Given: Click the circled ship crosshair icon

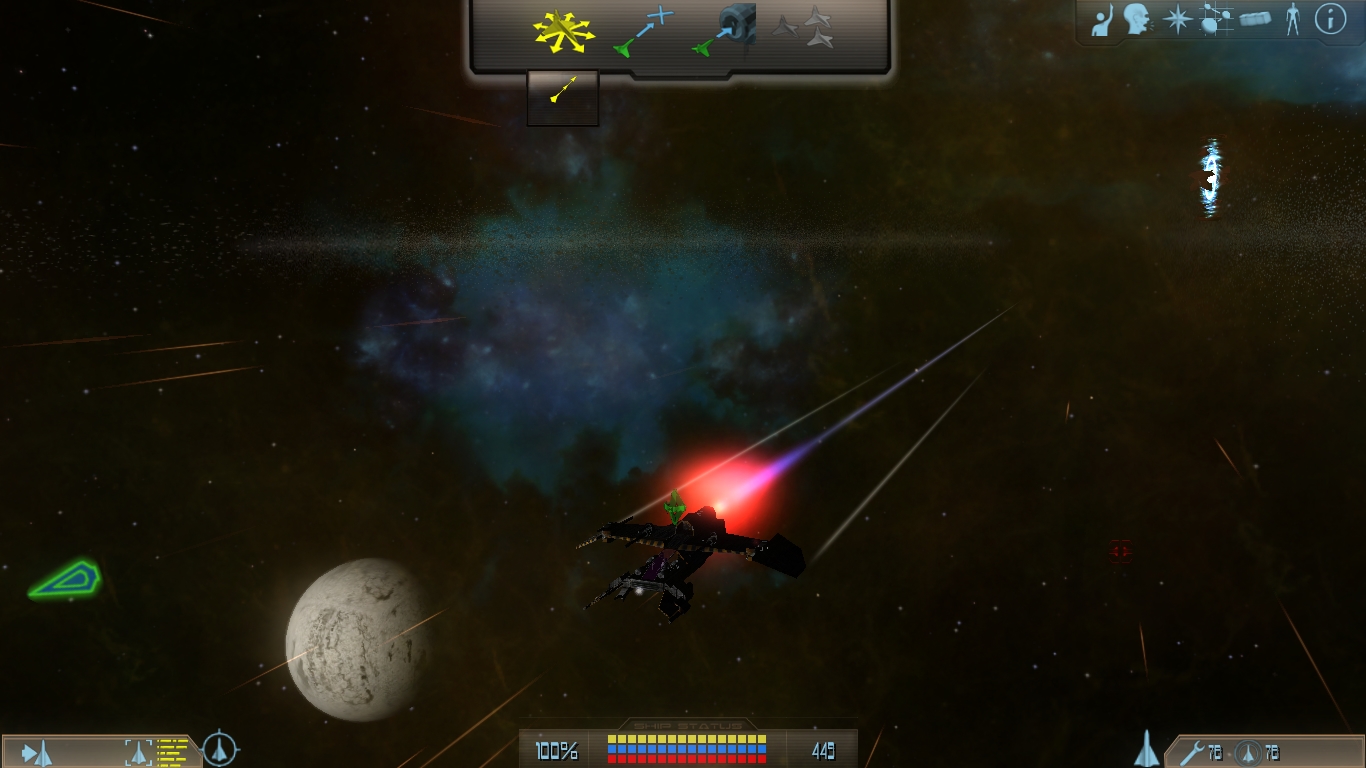Looking at the screenshot, I should (220, 748).
